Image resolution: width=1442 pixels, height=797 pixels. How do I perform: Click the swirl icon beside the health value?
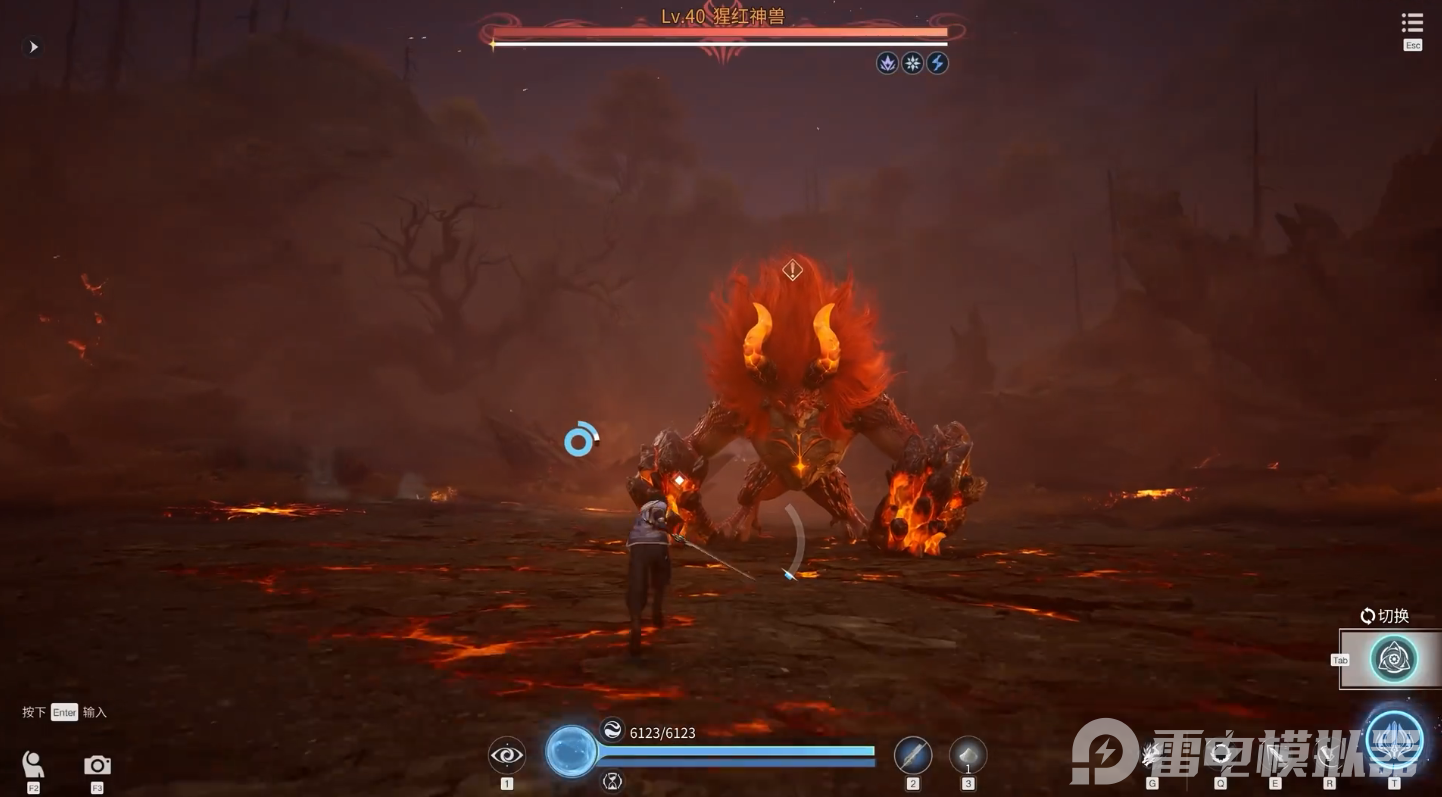[x=612, y=729]
